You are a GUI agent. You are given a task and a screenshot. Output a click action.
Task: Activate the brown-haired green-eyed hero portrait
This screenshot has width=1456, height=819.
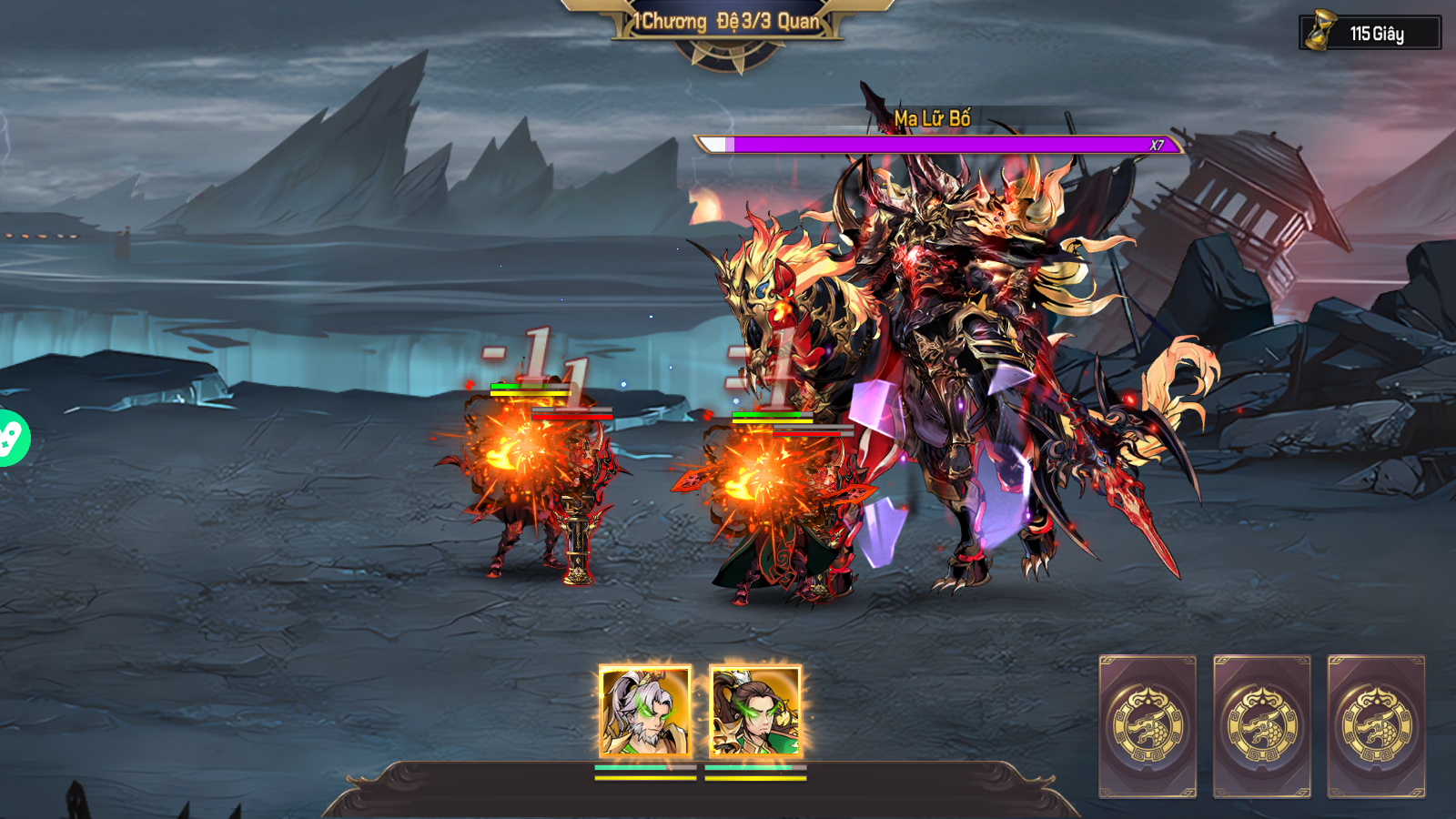tap(754, 712)
